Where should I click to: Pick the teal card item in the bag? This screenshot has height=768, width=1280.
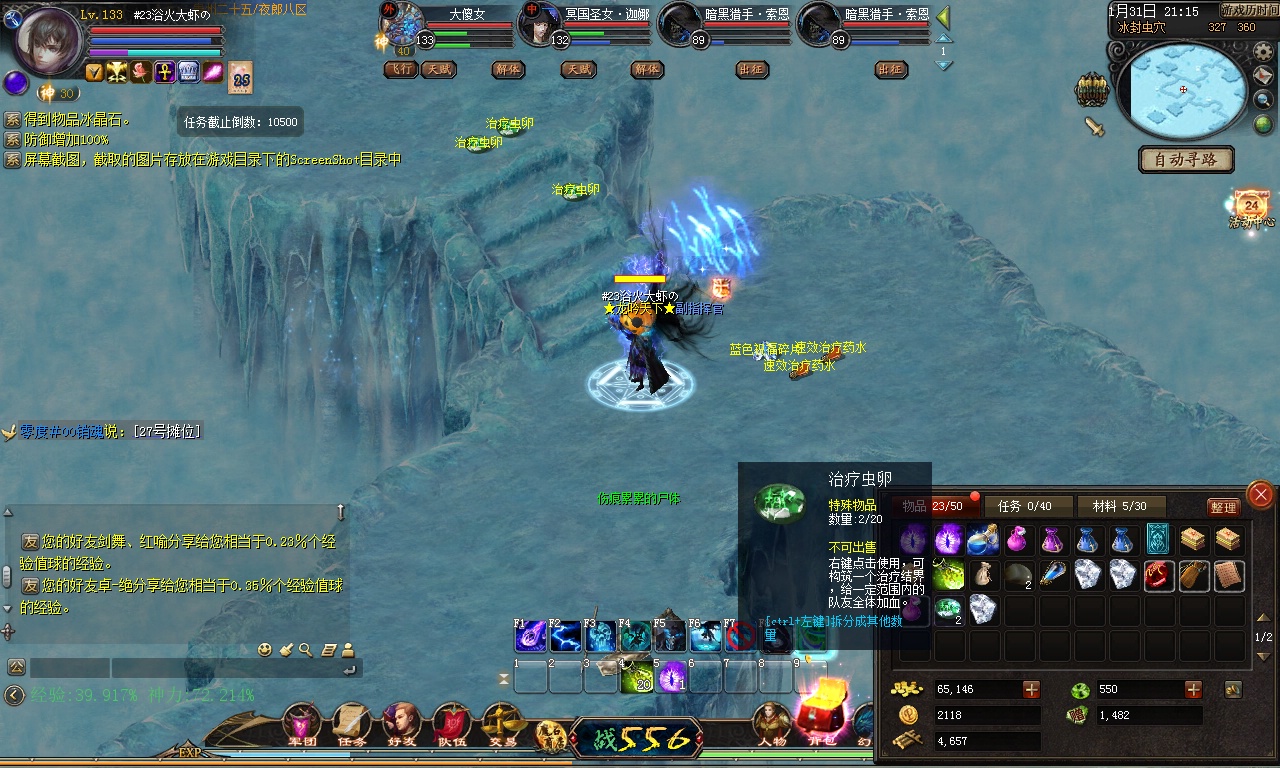tap(1158, 540)
